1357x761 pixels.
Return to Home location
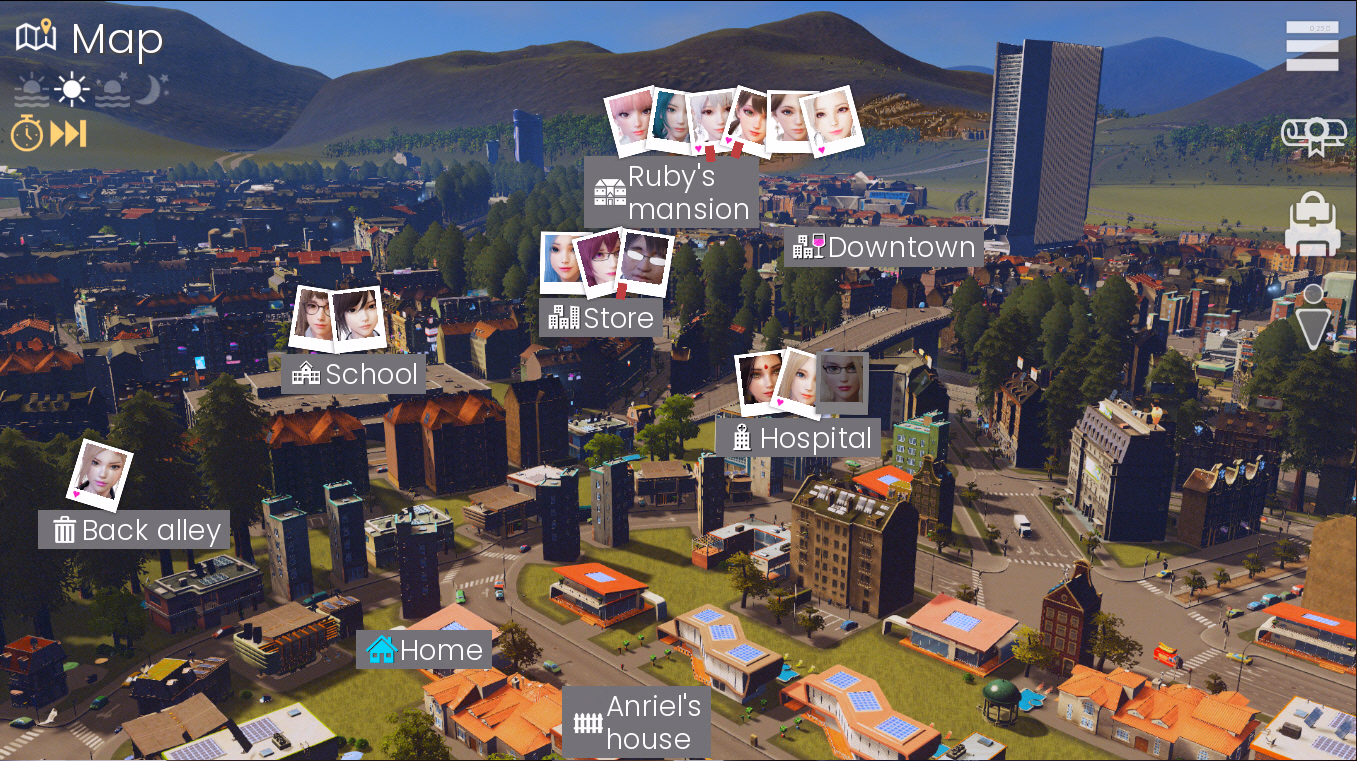pyautogui.click(x=425, y=651)
